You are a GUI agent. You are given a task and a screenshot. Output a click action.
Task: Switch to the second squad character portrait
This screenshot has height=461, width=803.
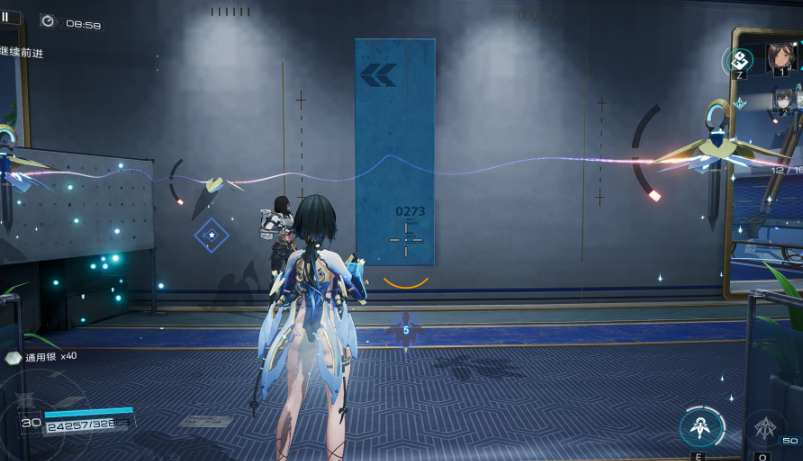(782, 101)
